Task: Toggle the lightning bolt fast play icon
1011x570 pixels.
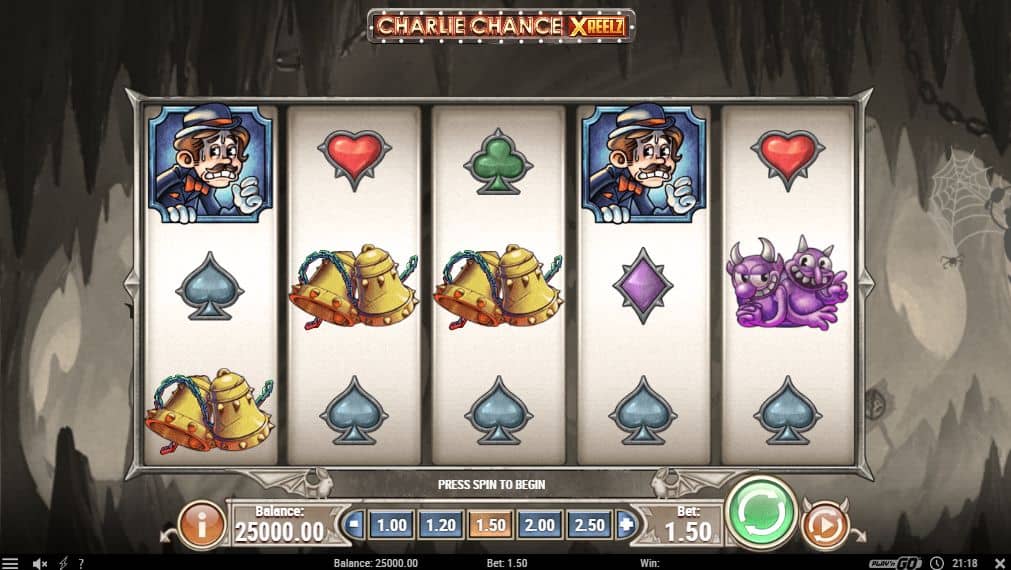Action: point(63,563)
